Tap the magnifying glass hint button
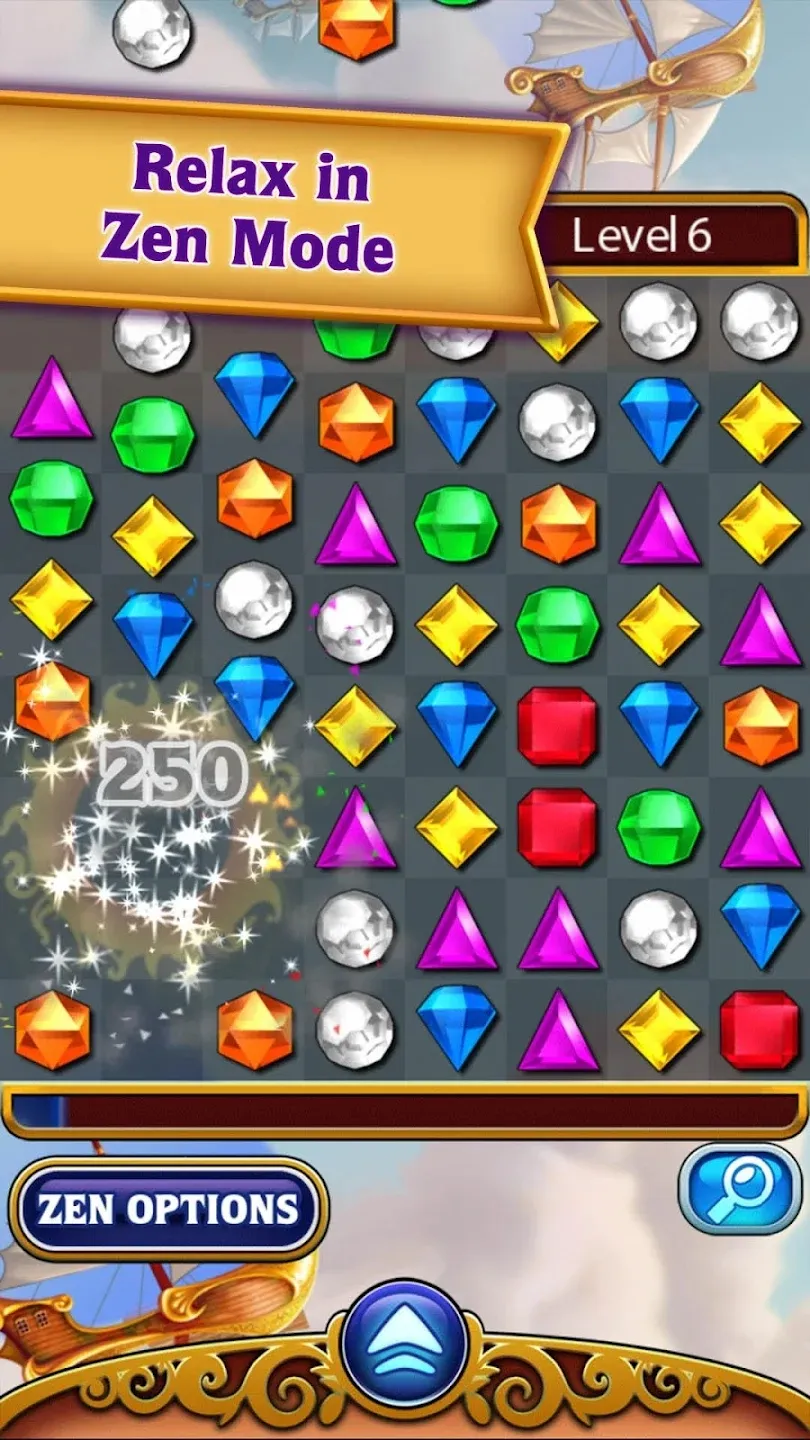The width and height of the screenshot is (810, 1440). pos(739,1188)
